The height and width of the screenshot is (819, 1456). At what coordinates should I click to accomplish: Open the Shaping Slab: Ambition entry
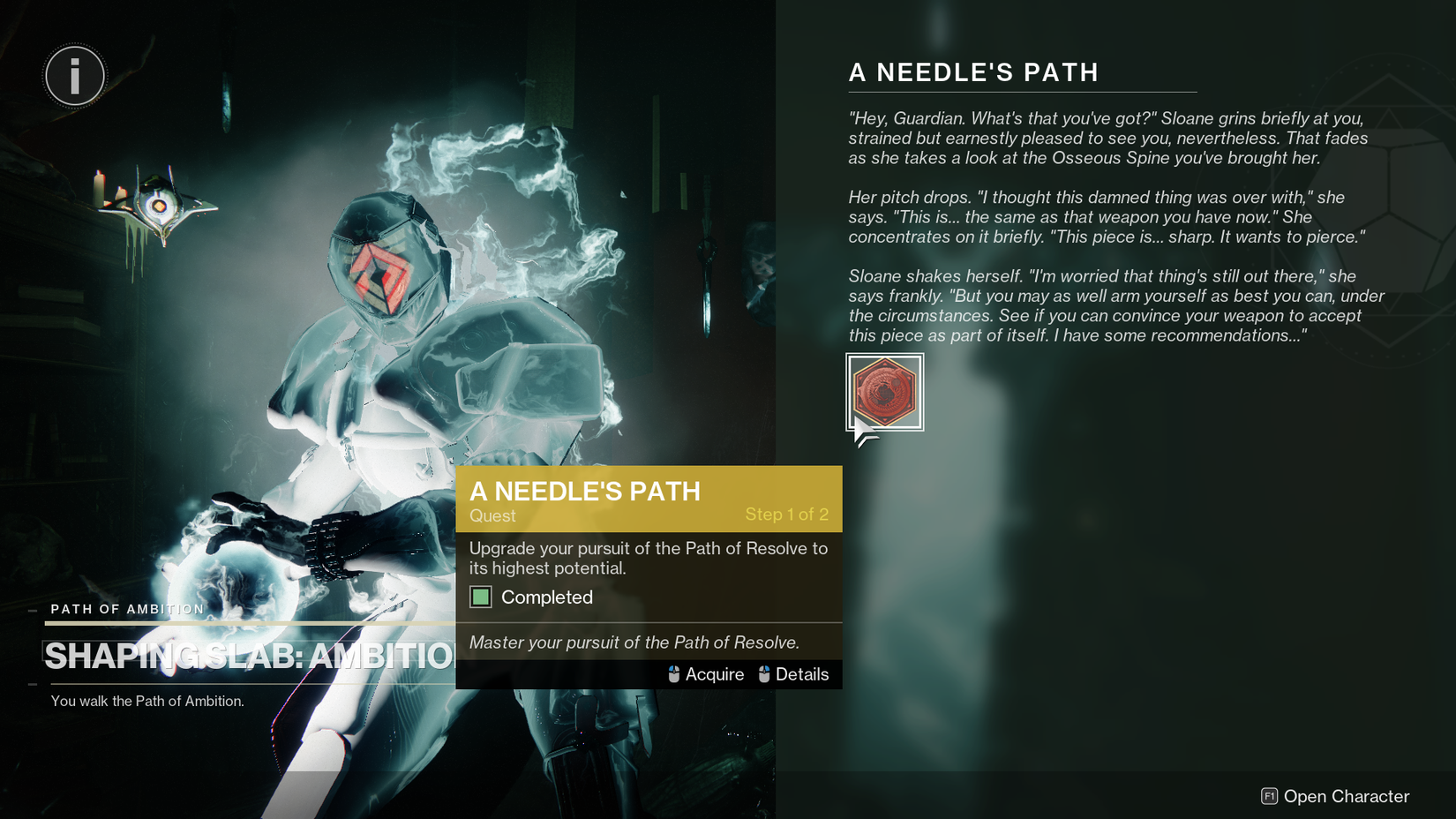(x=247, y=656)
